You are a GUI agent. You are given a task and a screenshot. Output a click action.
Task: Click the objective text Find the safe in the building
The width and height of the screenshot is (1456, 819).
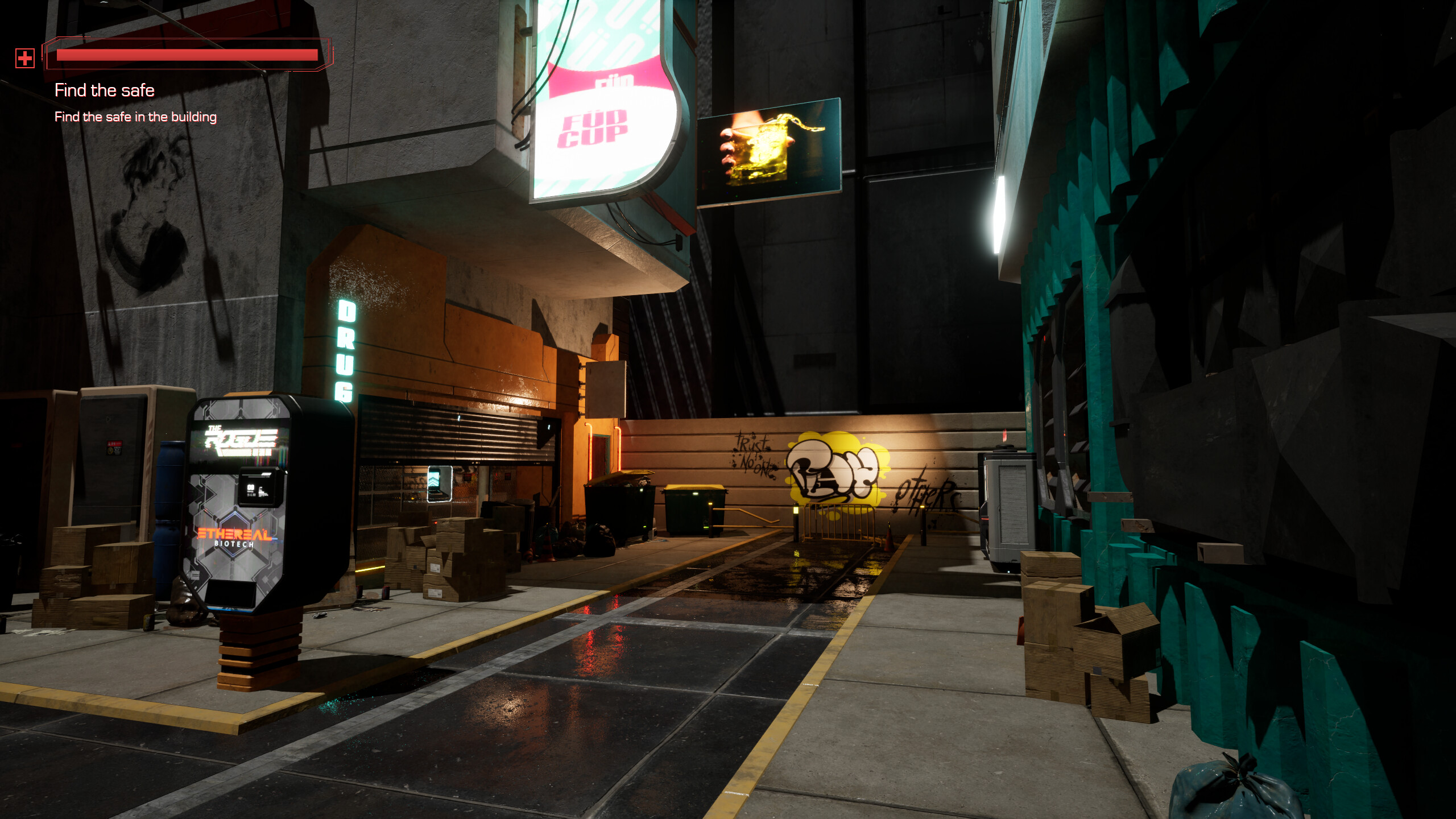[135, 117]
